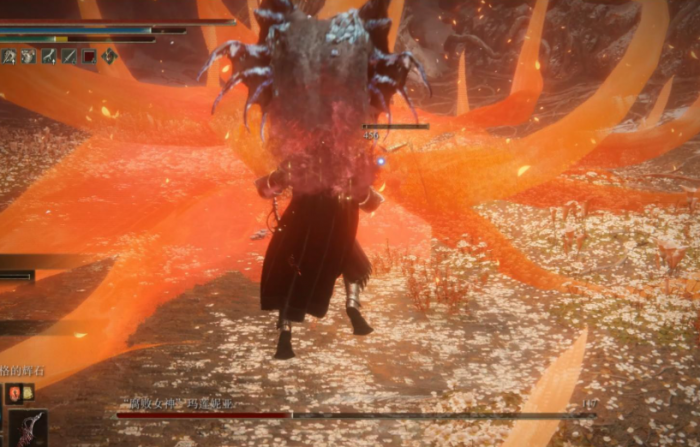The image size is (700, 447).
Task: Choose the red keyhole quick item
Action: (x=14, y=393)
